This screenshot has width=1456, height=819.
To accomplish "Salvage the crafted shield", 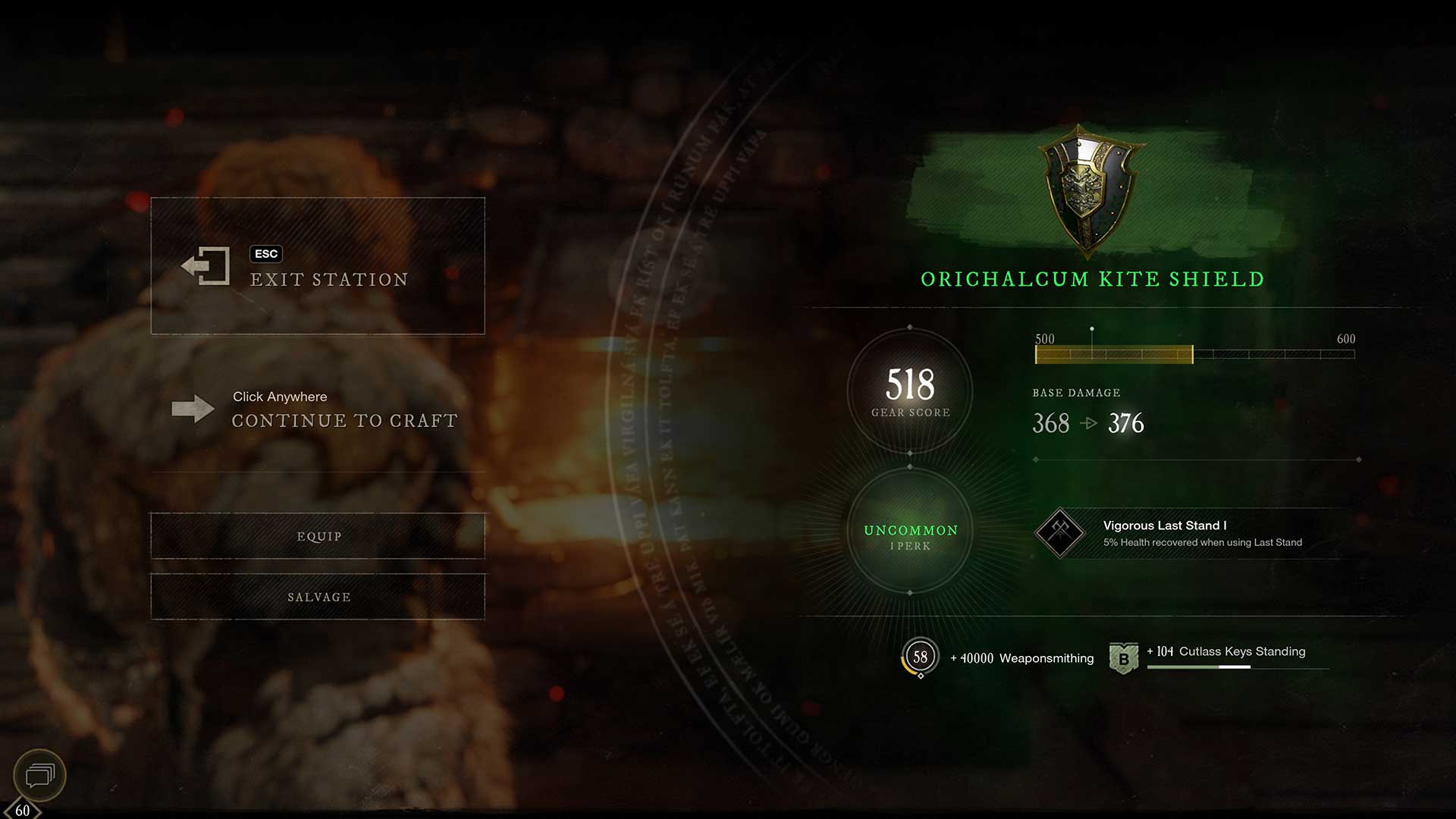I will [318, 597].
